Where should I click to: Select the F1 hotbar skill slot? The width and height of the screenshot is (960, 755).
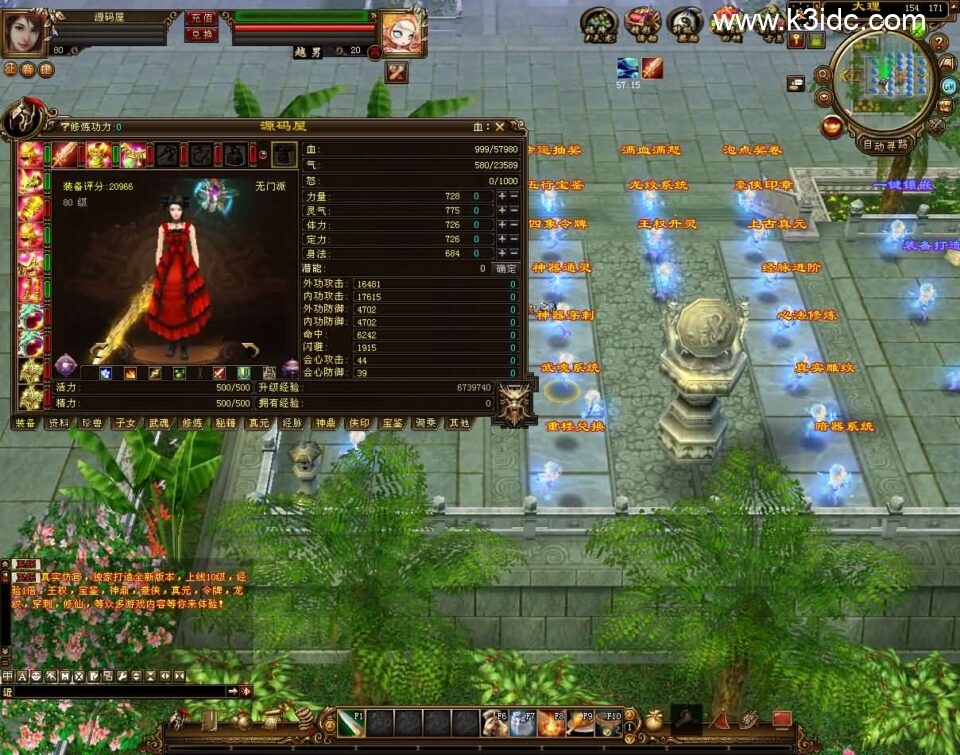tap(351, 723)
